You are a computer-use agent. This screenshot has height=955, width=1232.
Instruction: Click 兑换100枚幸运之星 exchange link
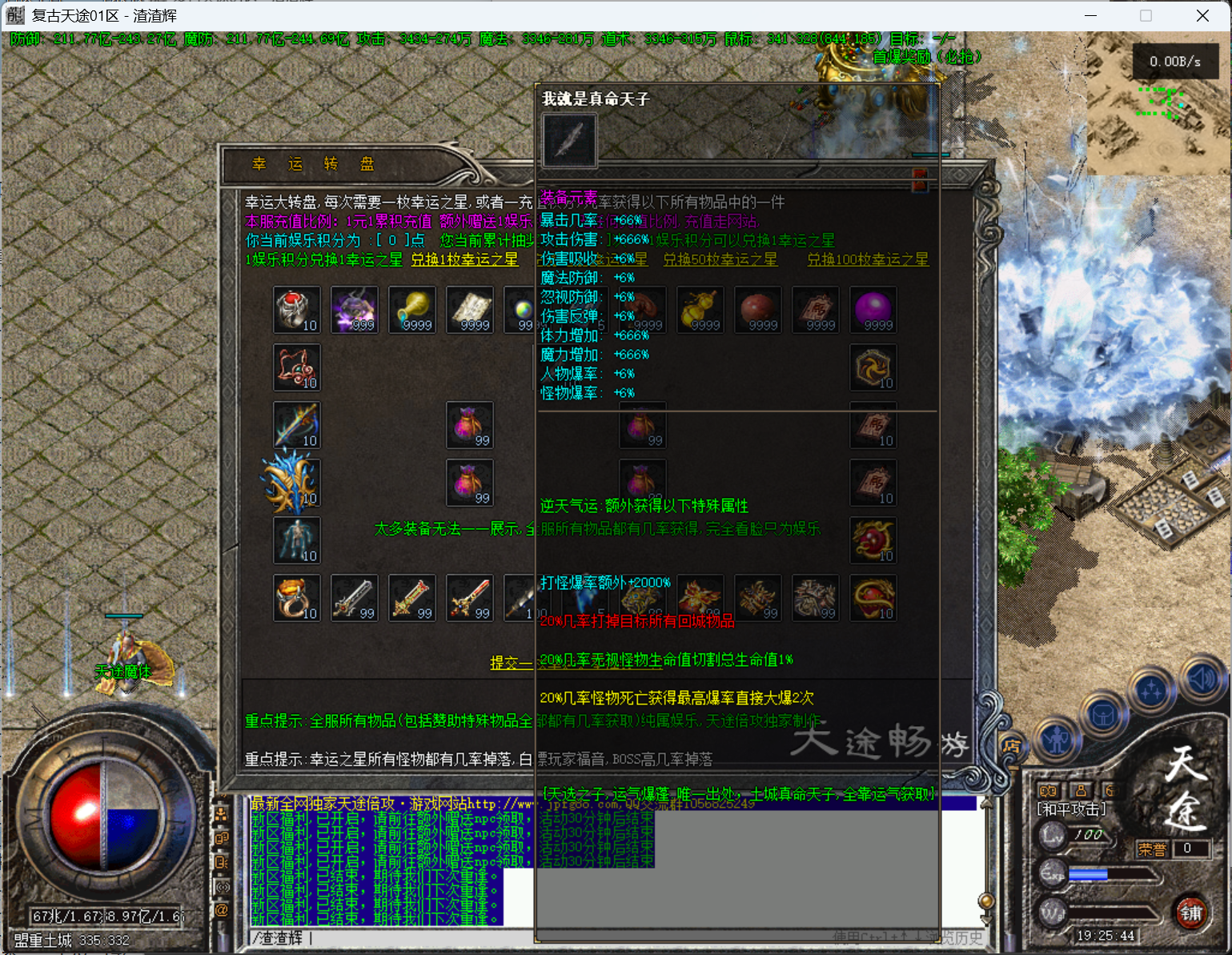(x=868, y=259)
